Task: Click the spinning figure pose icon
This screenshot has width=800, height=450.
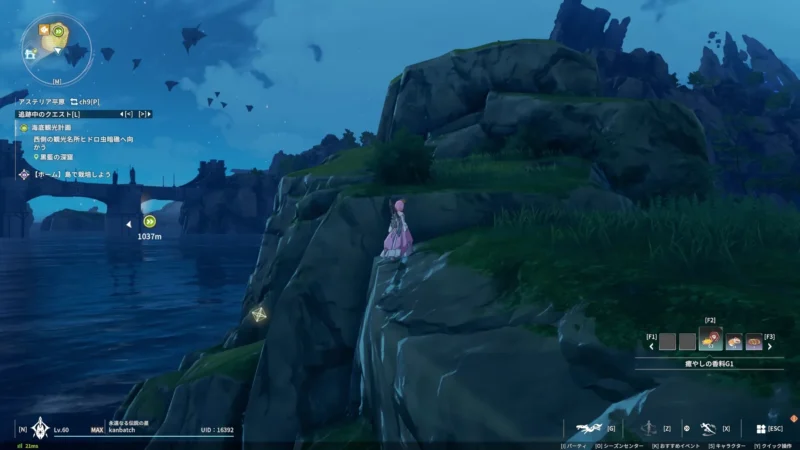Action: (x=651, y=428)
